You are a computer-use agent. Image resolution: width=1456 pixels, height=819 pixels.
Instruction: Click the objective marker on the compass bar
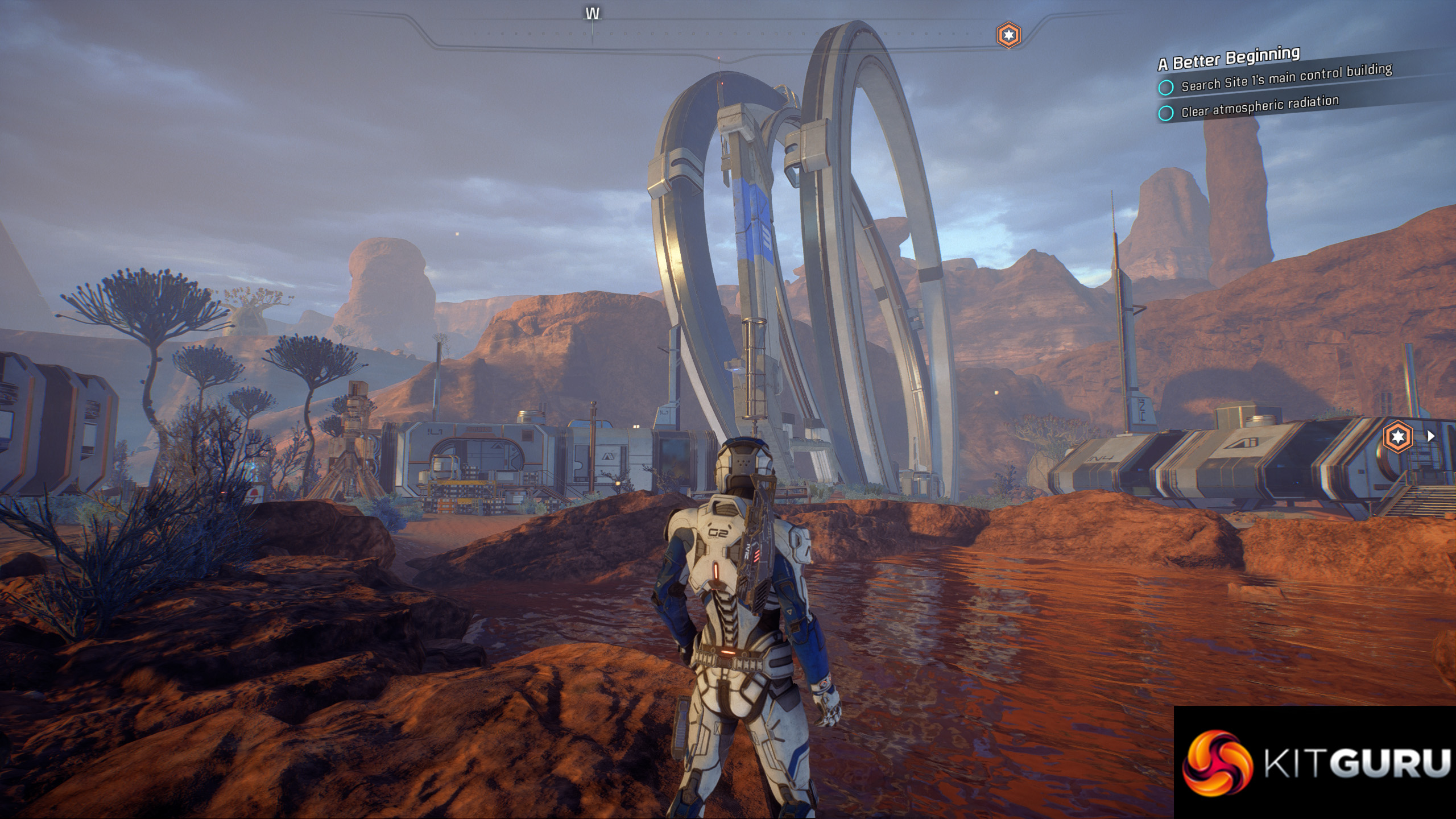click(1008, 36)
